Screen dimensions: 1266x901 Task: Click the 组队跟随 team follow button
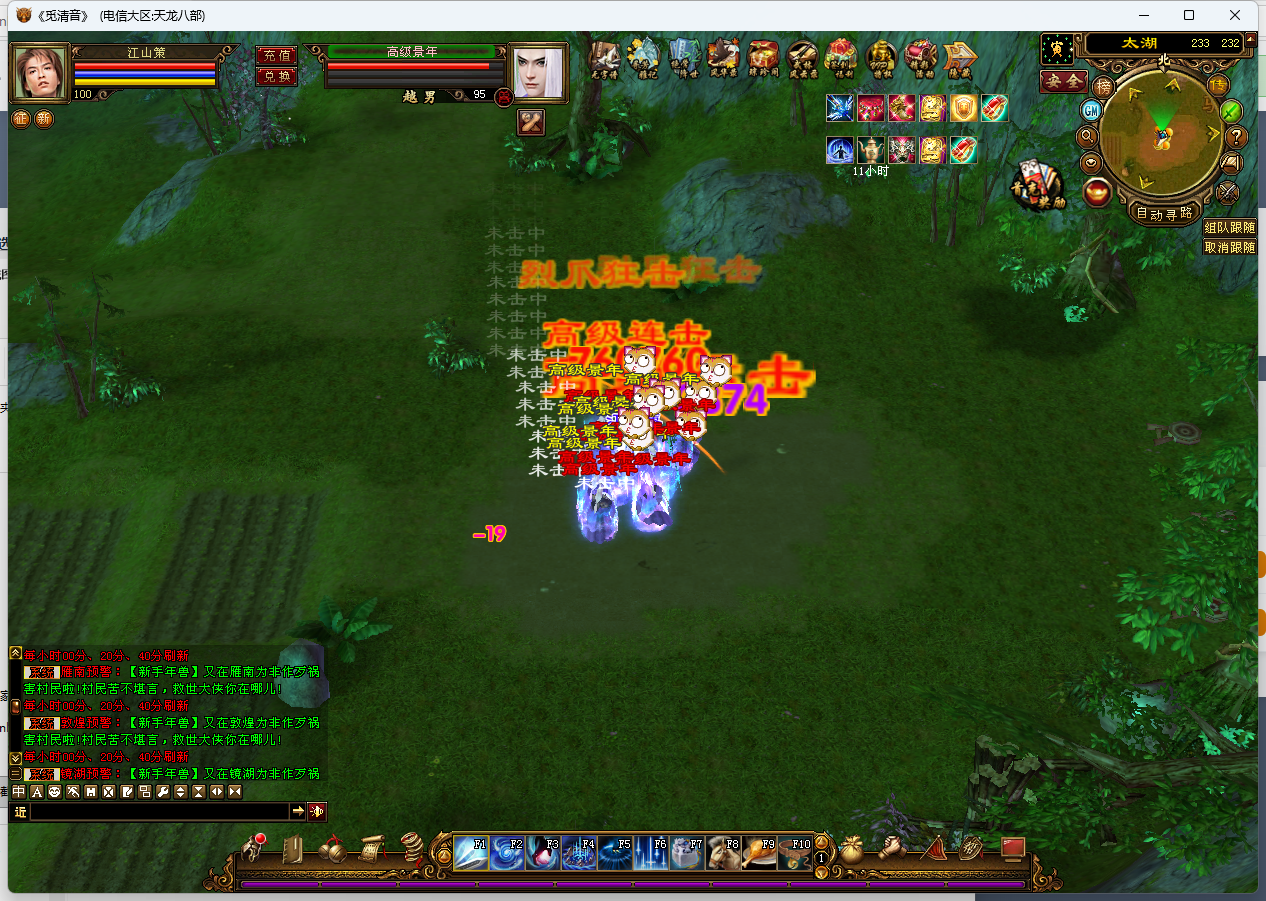(1230, 228)
